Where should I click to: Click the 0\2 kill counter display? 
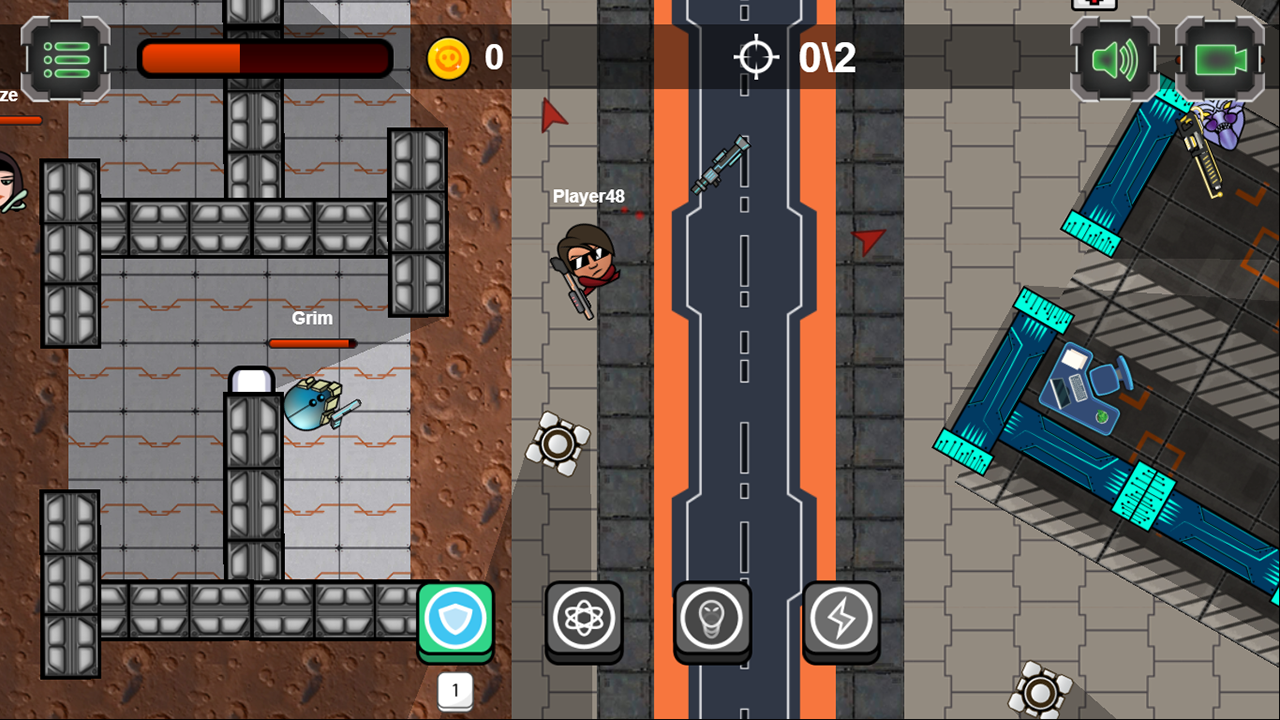tap(828, 57)
